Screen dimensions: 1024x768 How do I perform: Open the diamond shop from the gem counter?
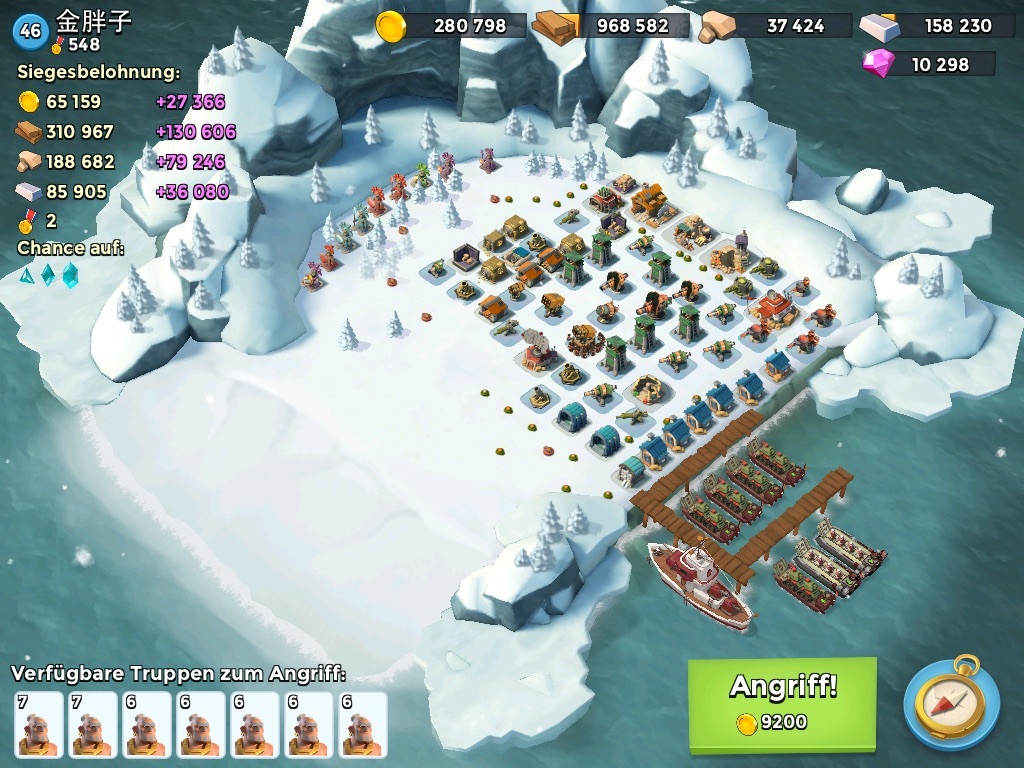(928, 64)
